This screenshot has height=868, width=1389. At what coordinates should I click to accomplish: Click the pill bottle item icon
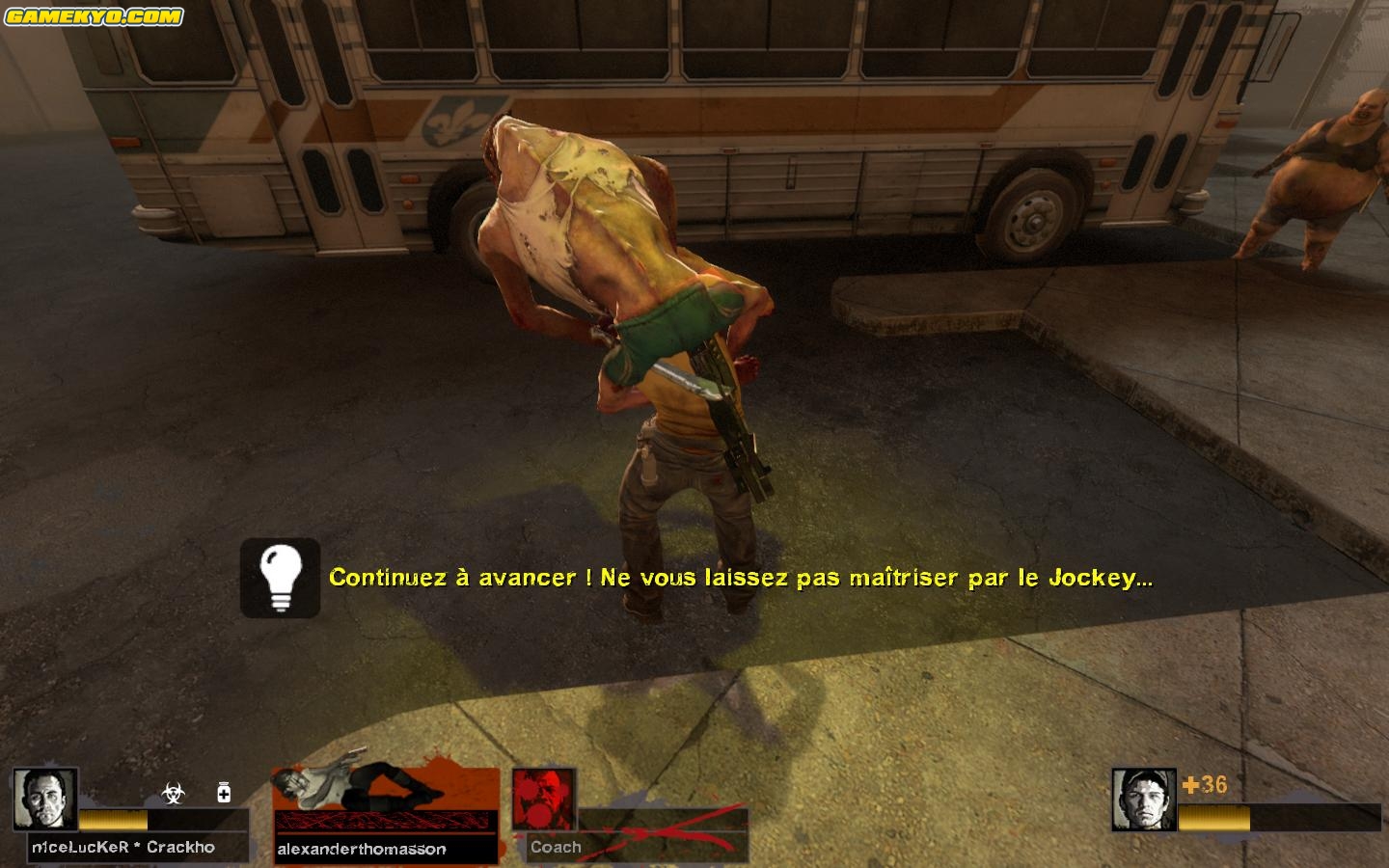click(x=224, y=792)
